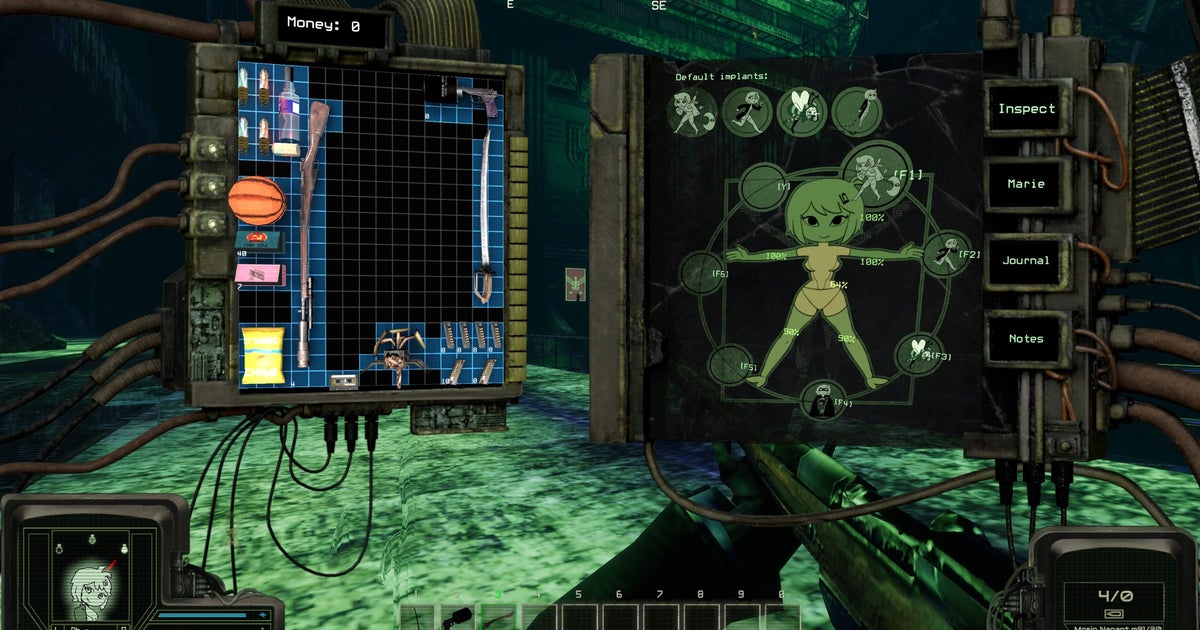Activate the F4 suited figure implant slot
The image size is (1200, 630).
coord(820,402)
